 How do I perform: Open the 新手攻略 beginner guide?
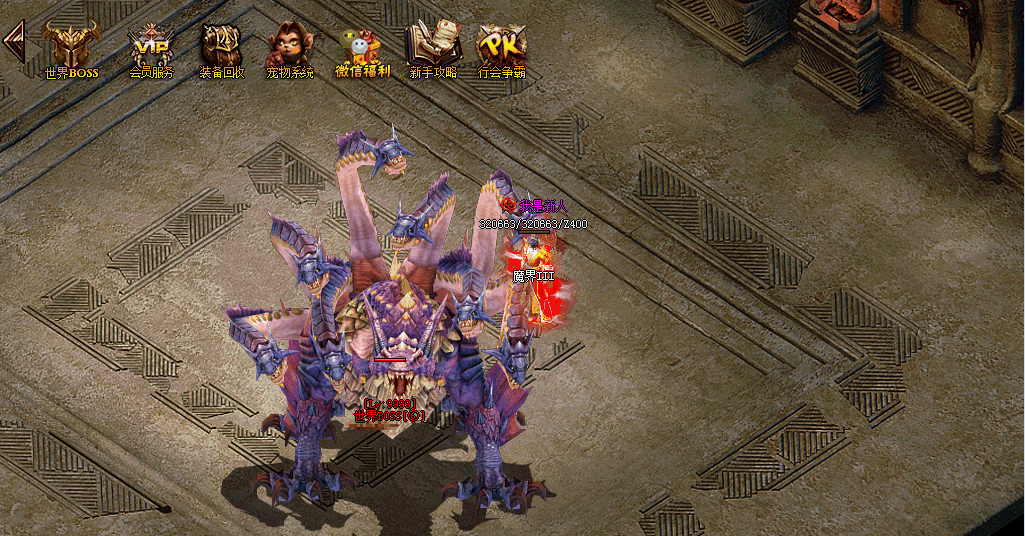(432, 49)
